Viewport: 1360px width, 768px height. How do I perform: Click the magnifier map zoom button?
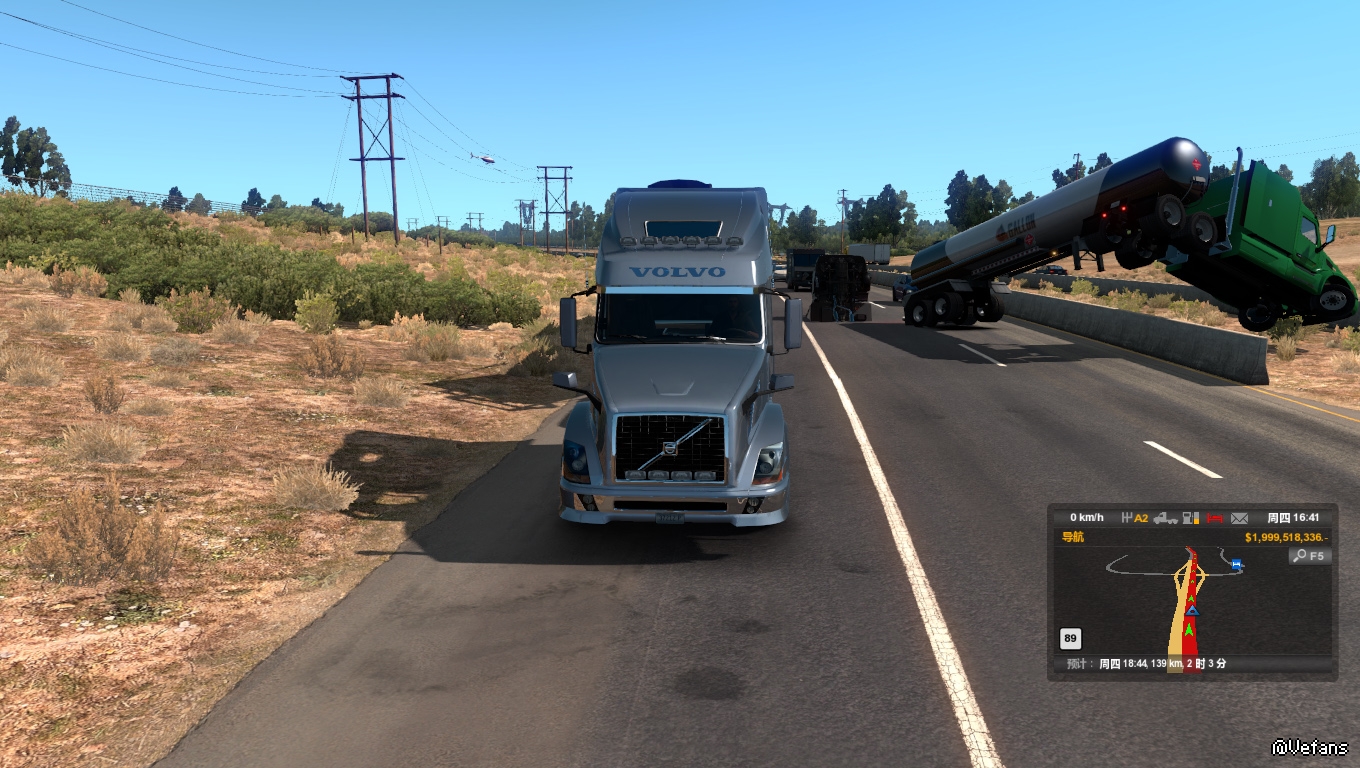1310,556
